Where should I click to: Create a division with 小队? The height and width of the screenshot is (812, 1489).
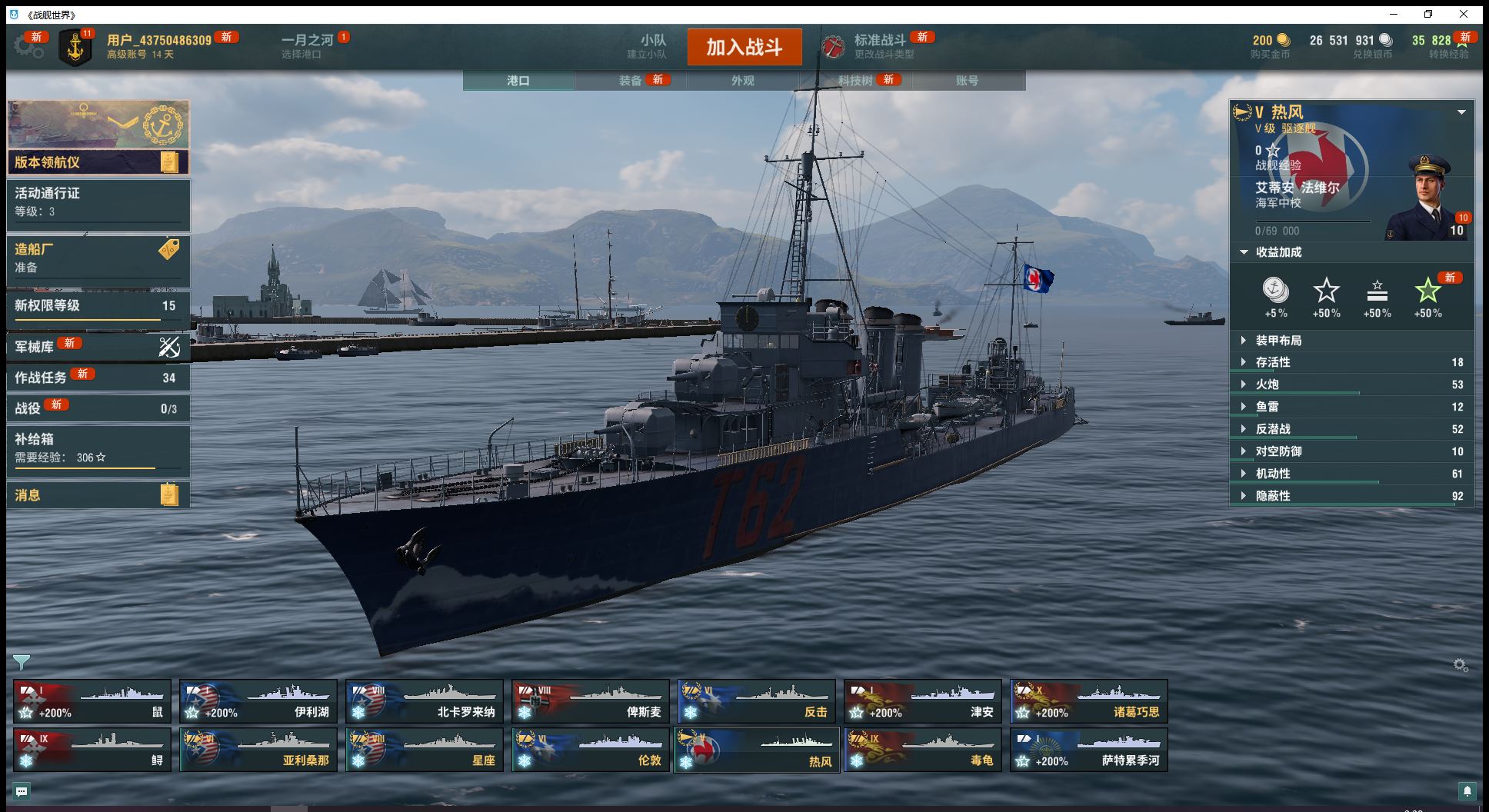(x=652, y=46)
